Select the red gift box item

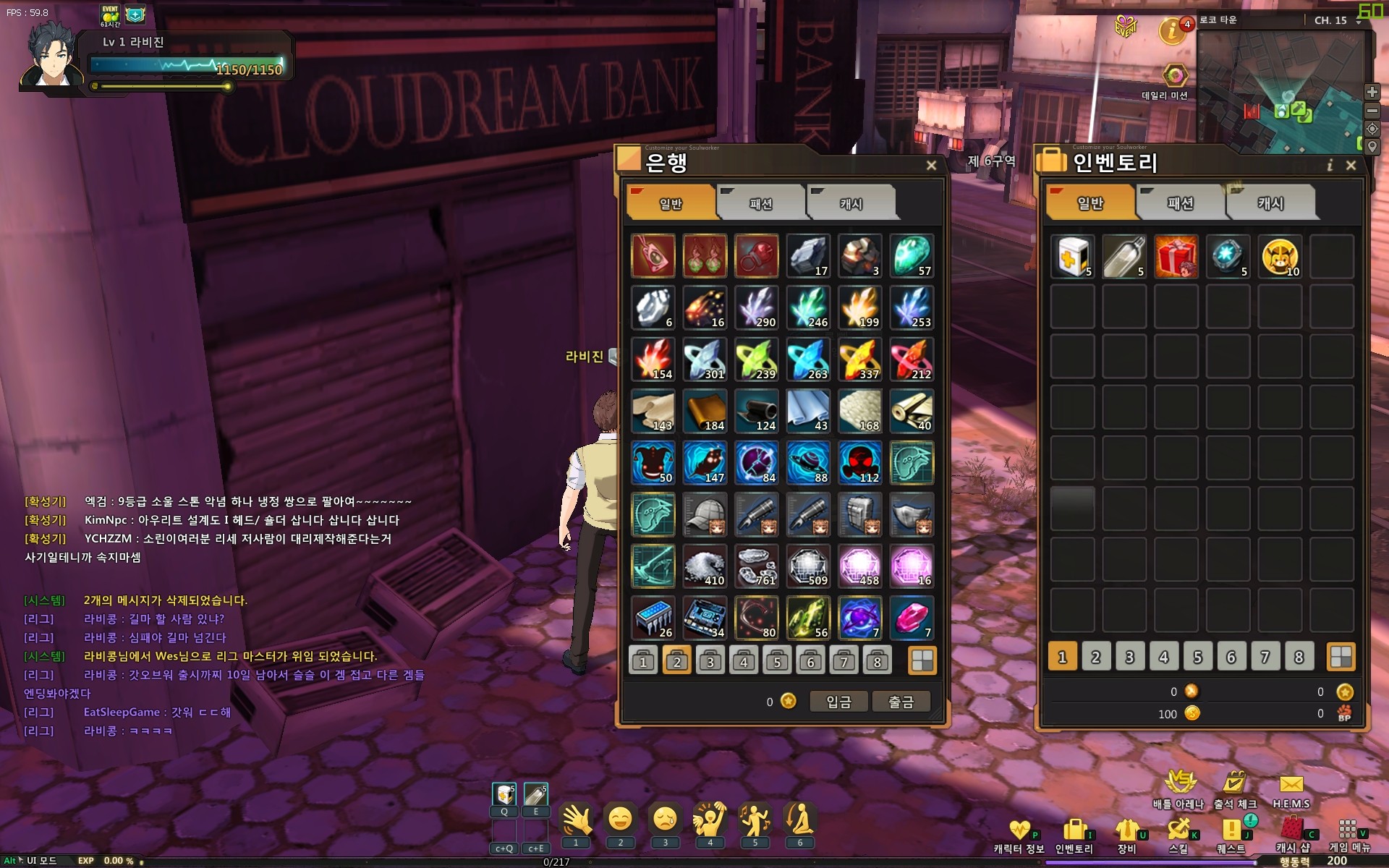point(1176,256)
